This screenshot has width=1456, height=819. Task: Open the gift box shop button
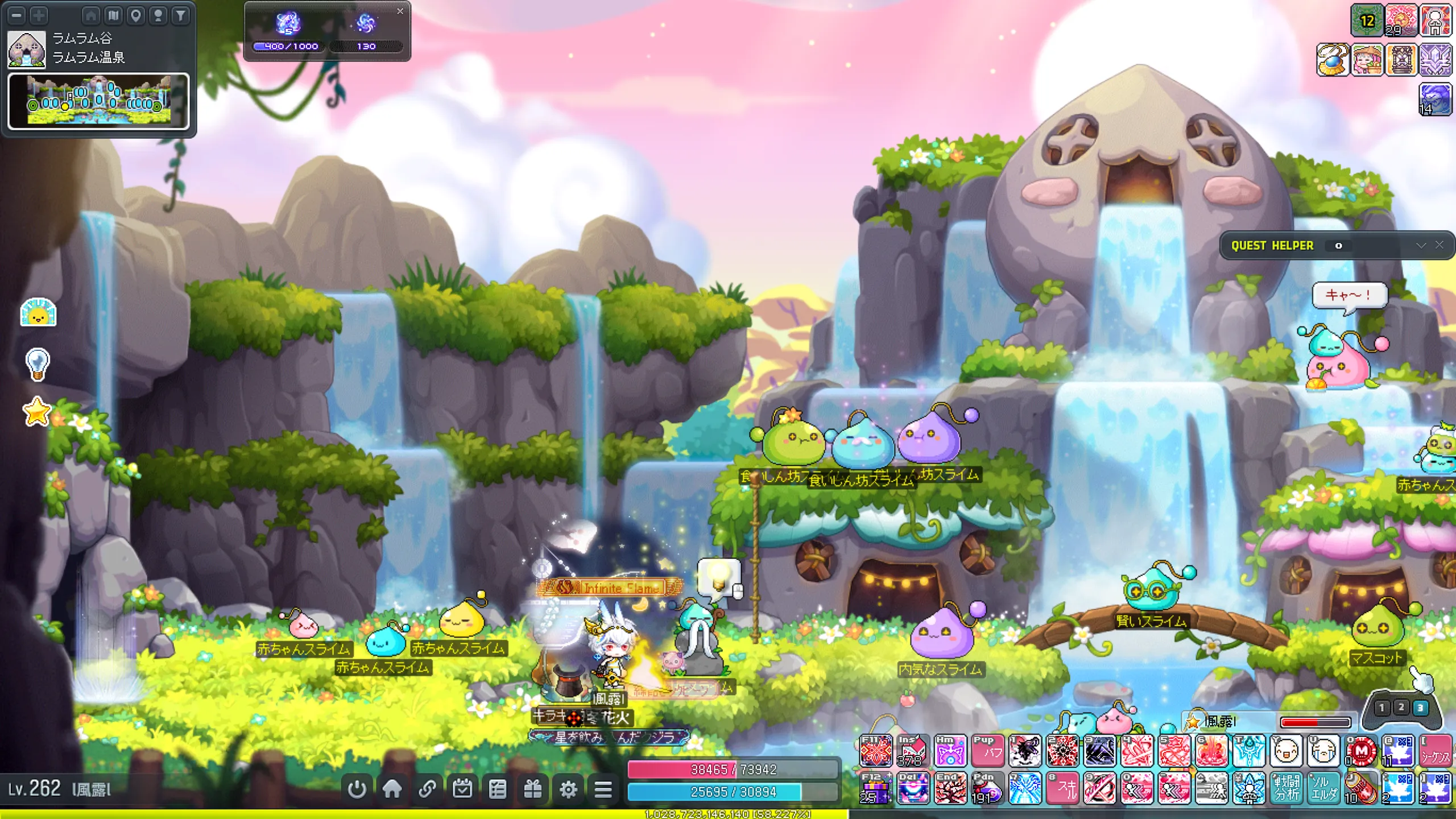(532, 789)
